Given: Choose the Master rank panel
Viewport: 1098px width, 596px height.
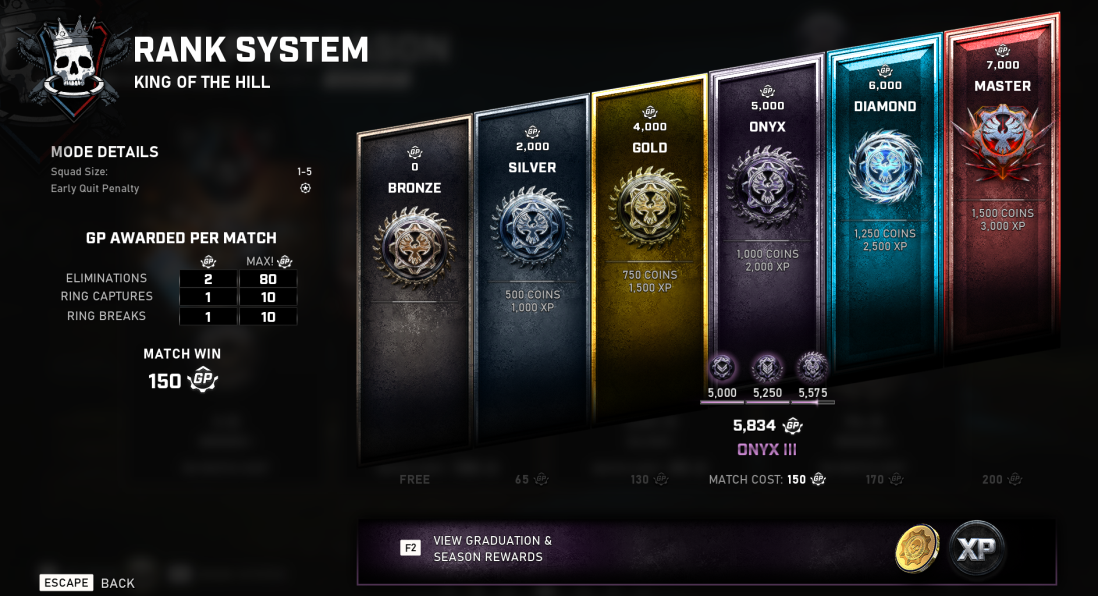Looking at the screenshot, I should point(1002,180).
